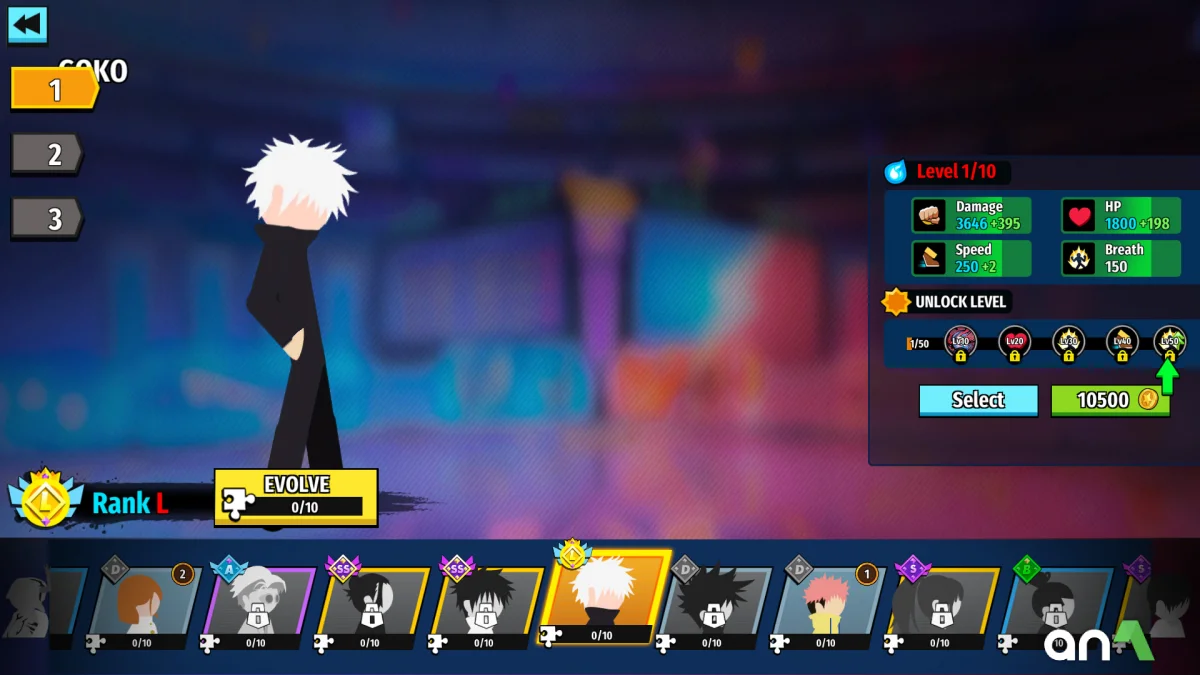
Task: Choose the brown-haired D-rank character card
Action: [x=142, y=605]
